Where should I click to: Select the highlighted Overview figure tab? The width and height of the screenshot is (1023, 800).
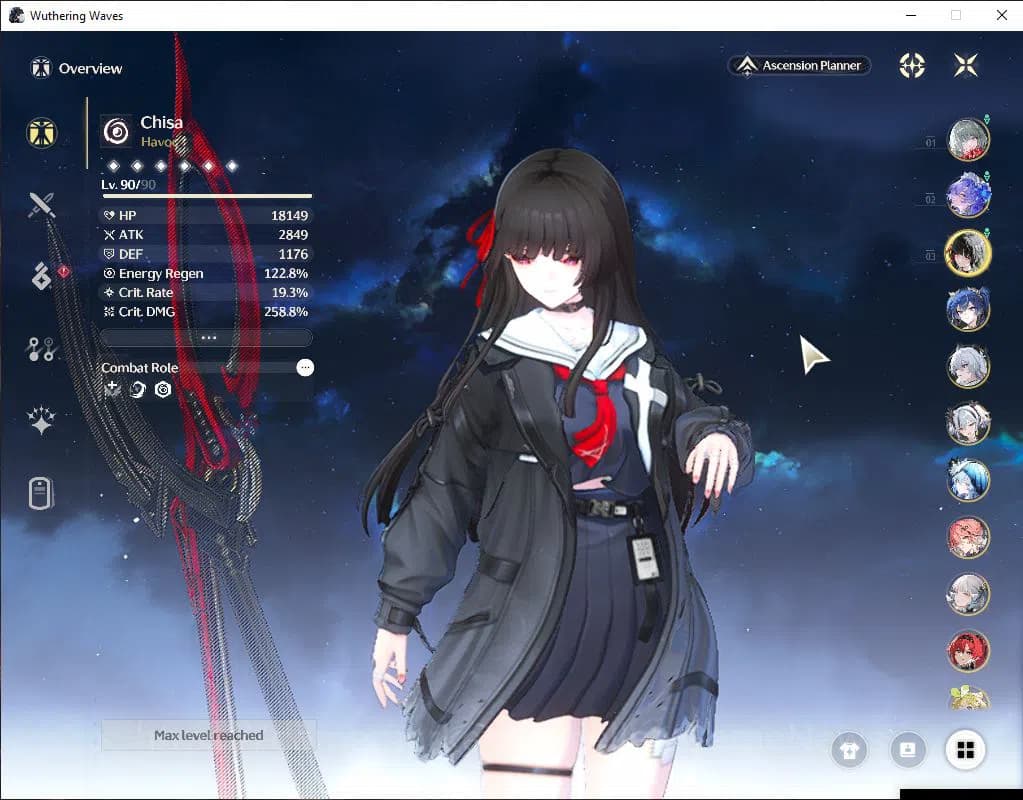pos(42,133)
